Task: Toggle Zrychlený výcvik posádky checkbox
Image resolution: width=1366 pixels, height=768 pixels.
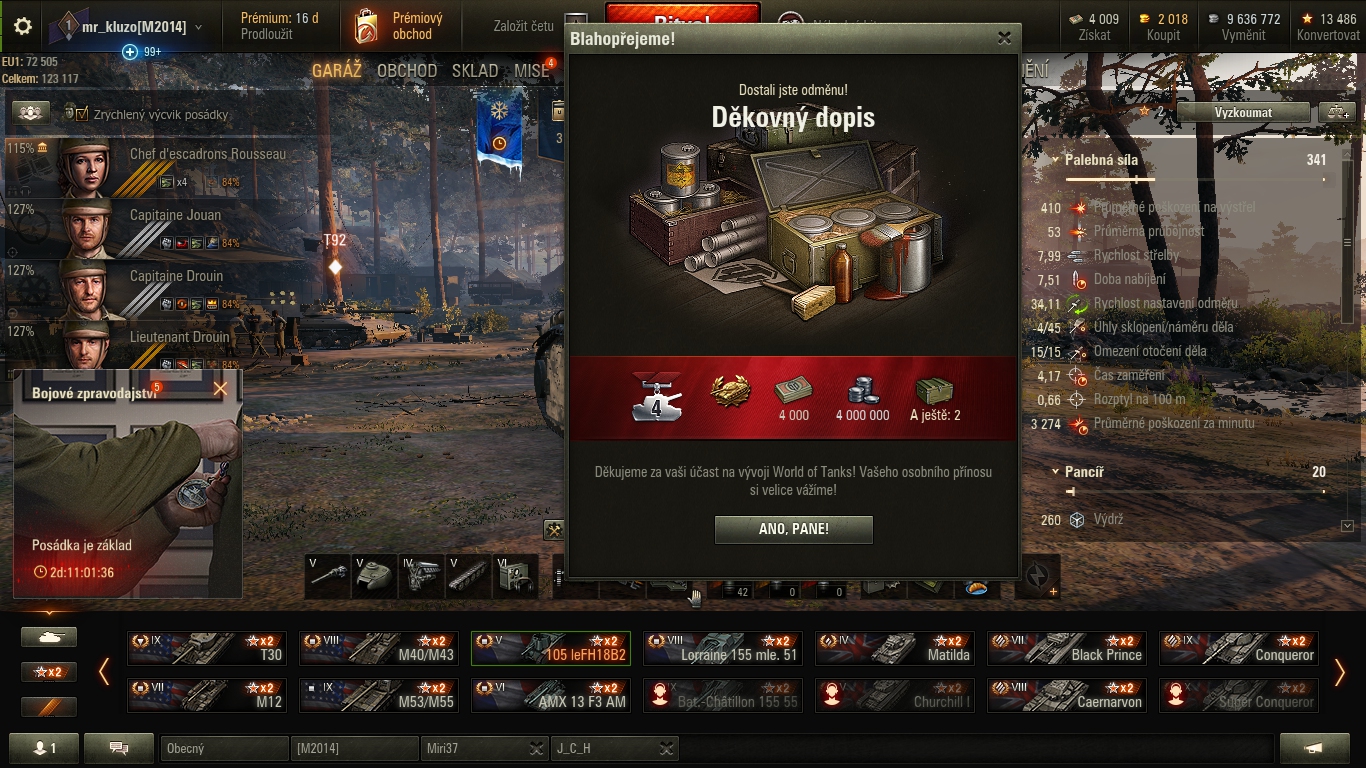Action: 82,114
